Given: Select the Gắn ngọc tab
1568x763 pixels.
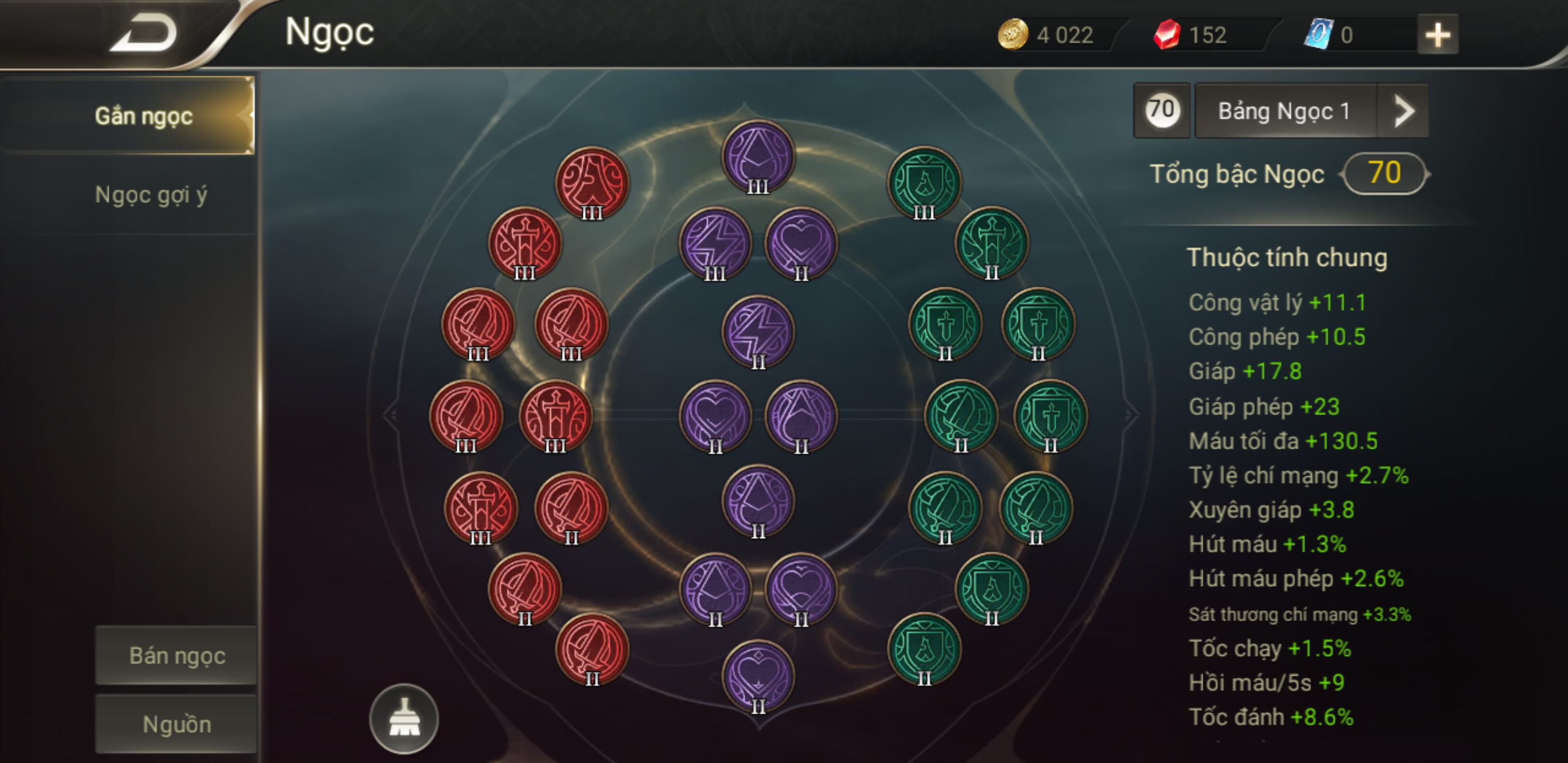Looking at the screenshot, I should (144, 116).
